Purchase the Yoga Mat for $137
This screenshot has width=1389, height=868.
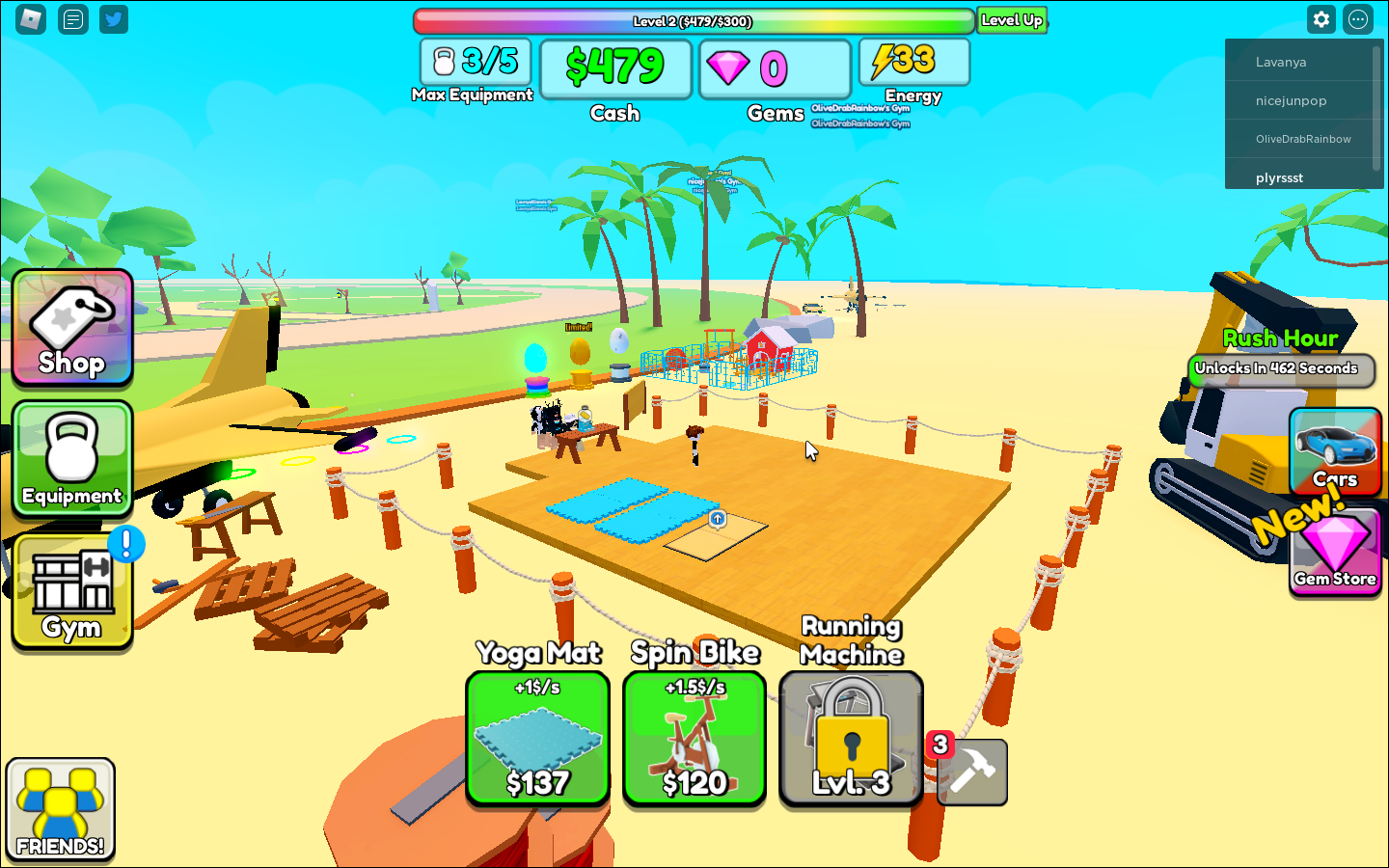[x=537, y=740]
